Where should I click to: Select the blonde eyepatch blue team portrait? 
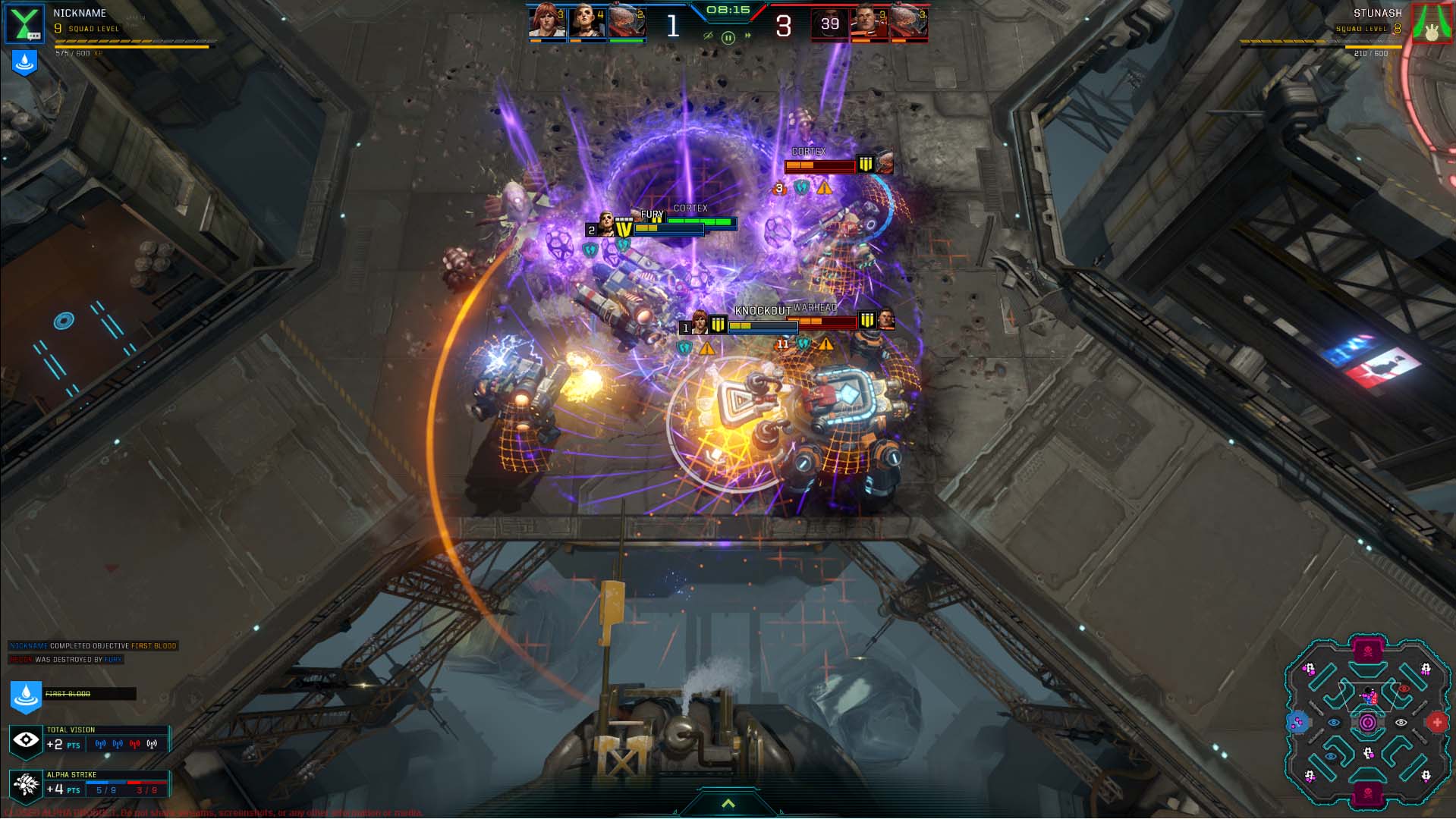(587, 22)
